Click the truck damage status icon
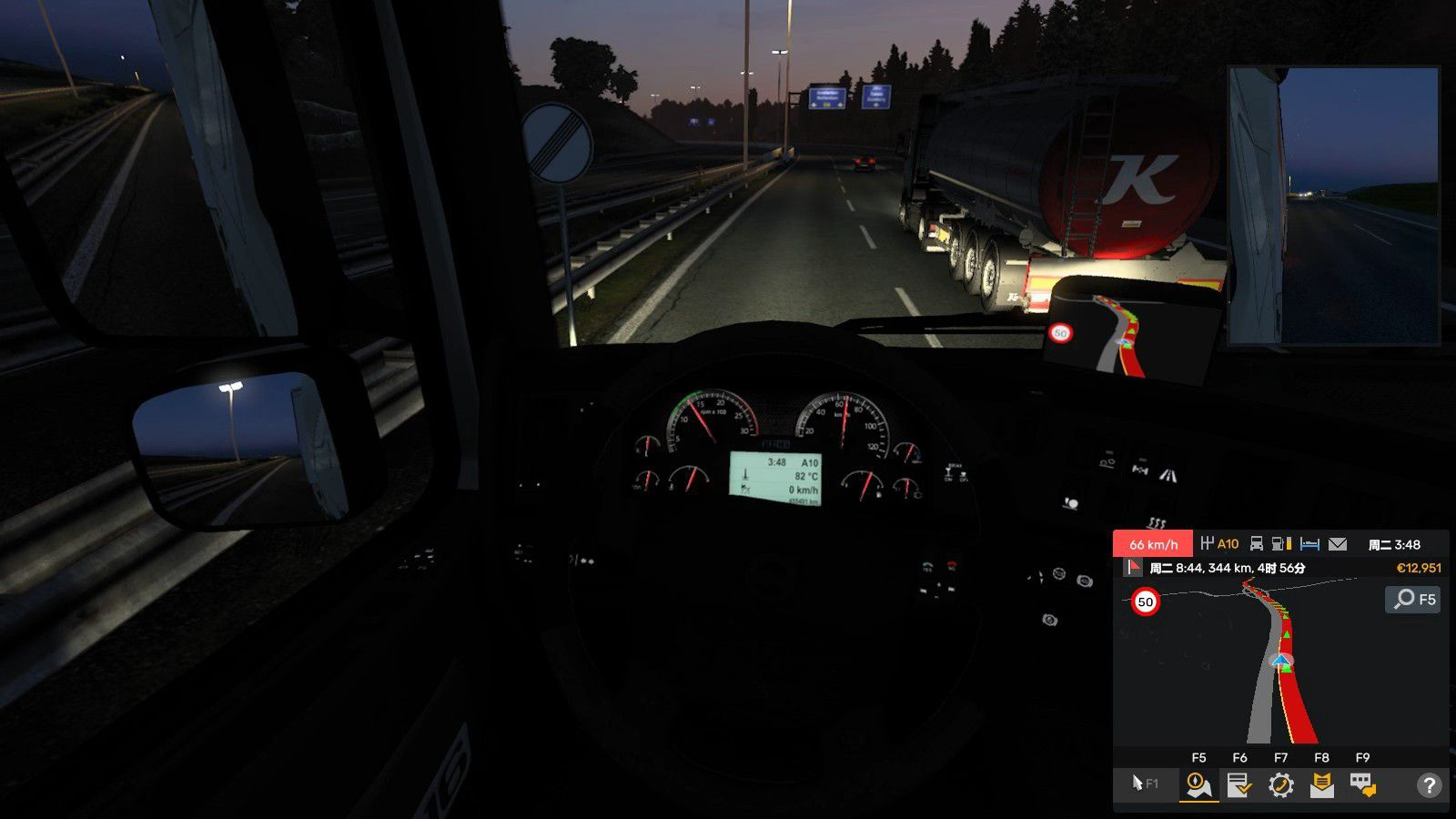The height and width of the screenshot is (819, 1456). pyautogui.click(x=1256, y=544)
